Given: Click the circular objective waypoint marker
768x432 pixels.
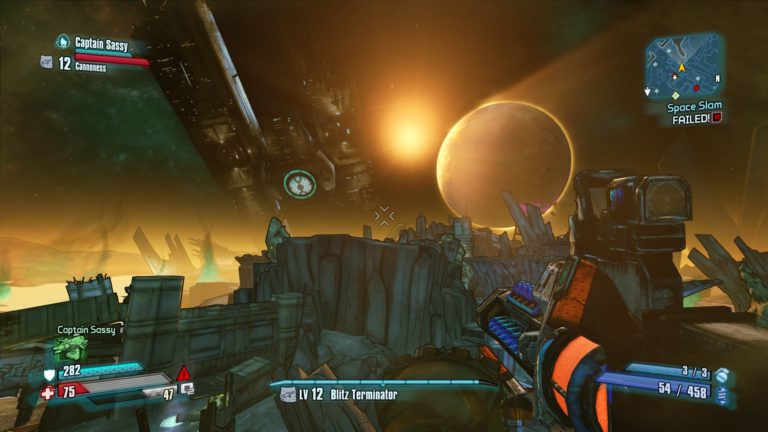Looking at the screenshot, I should click(x=299, y=183).
